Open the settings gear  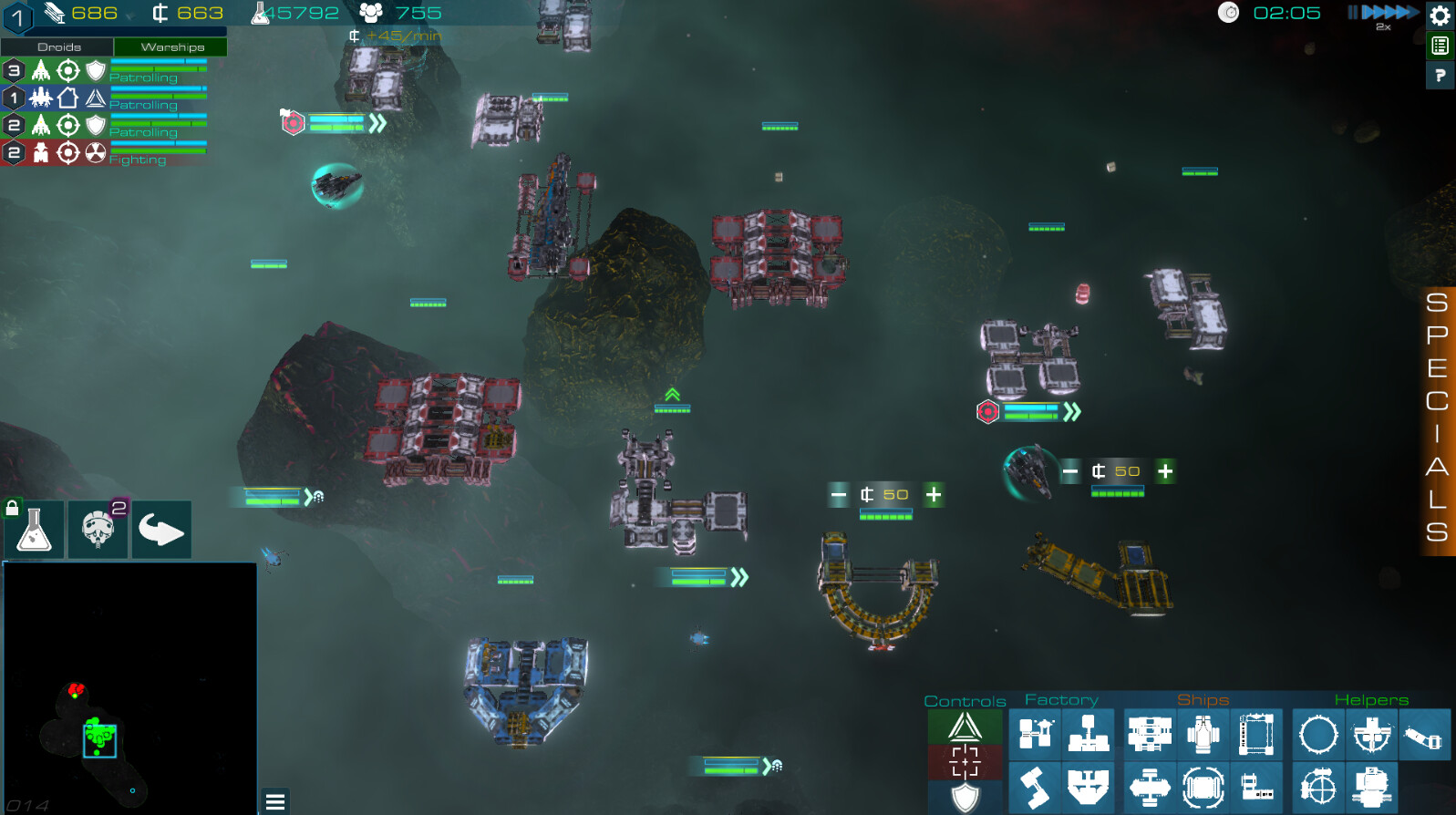pos(1440,15)
